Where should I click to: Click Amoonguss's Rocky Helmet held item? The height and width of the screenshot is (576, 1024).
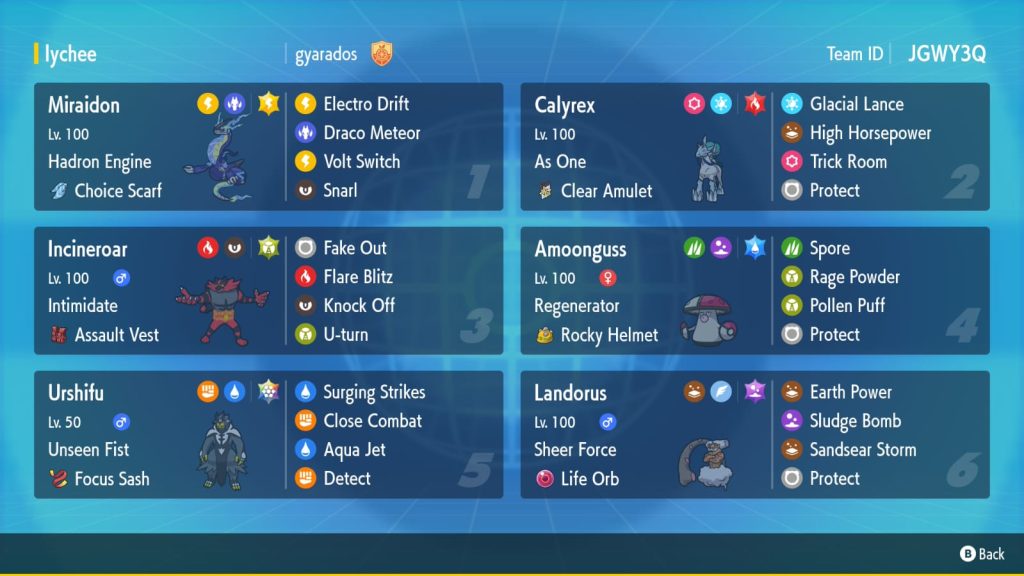tap(608, 335)
